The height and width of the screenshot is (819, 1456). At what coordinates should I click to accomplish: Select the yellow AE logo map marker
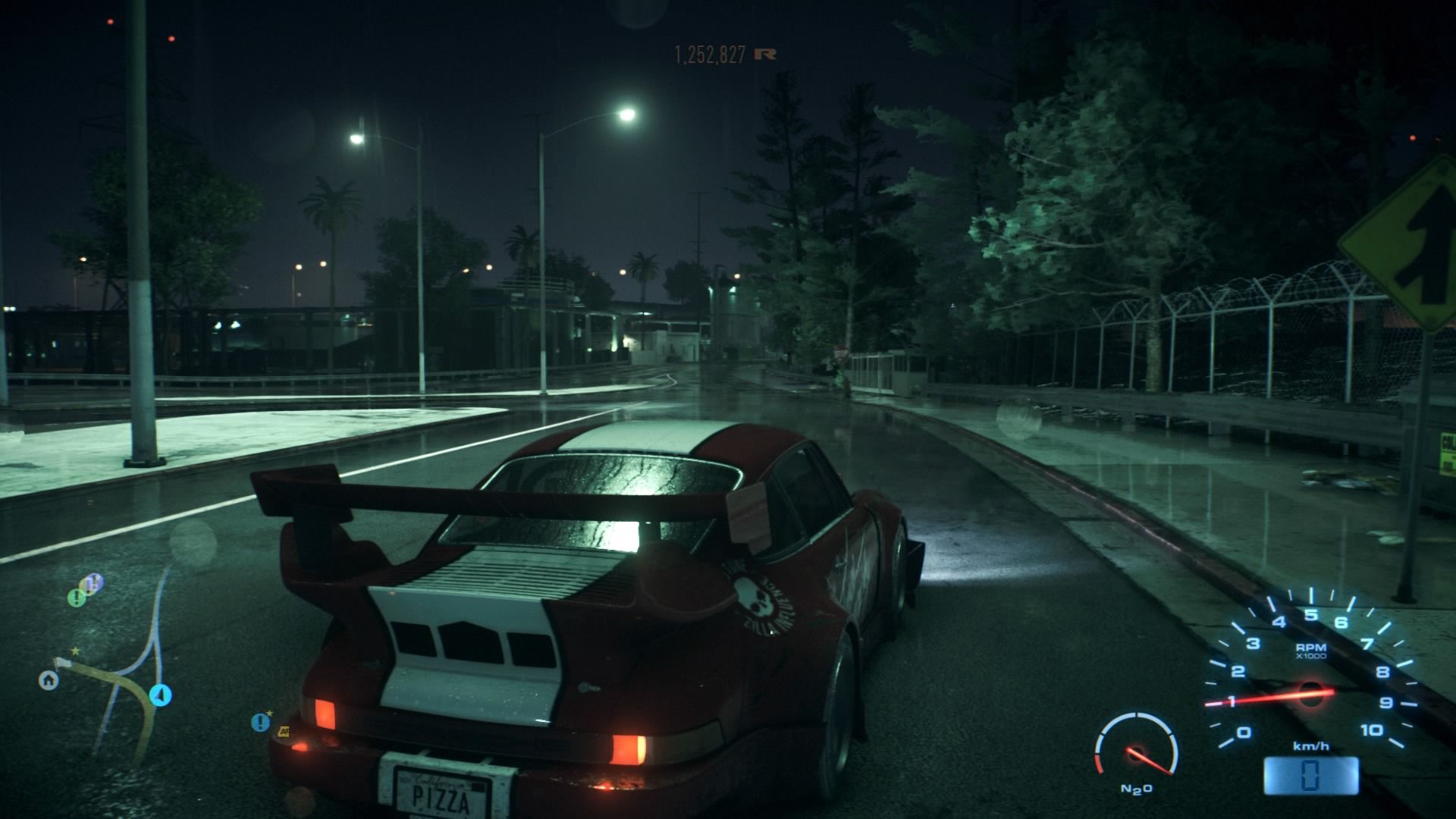click(284, 732)
